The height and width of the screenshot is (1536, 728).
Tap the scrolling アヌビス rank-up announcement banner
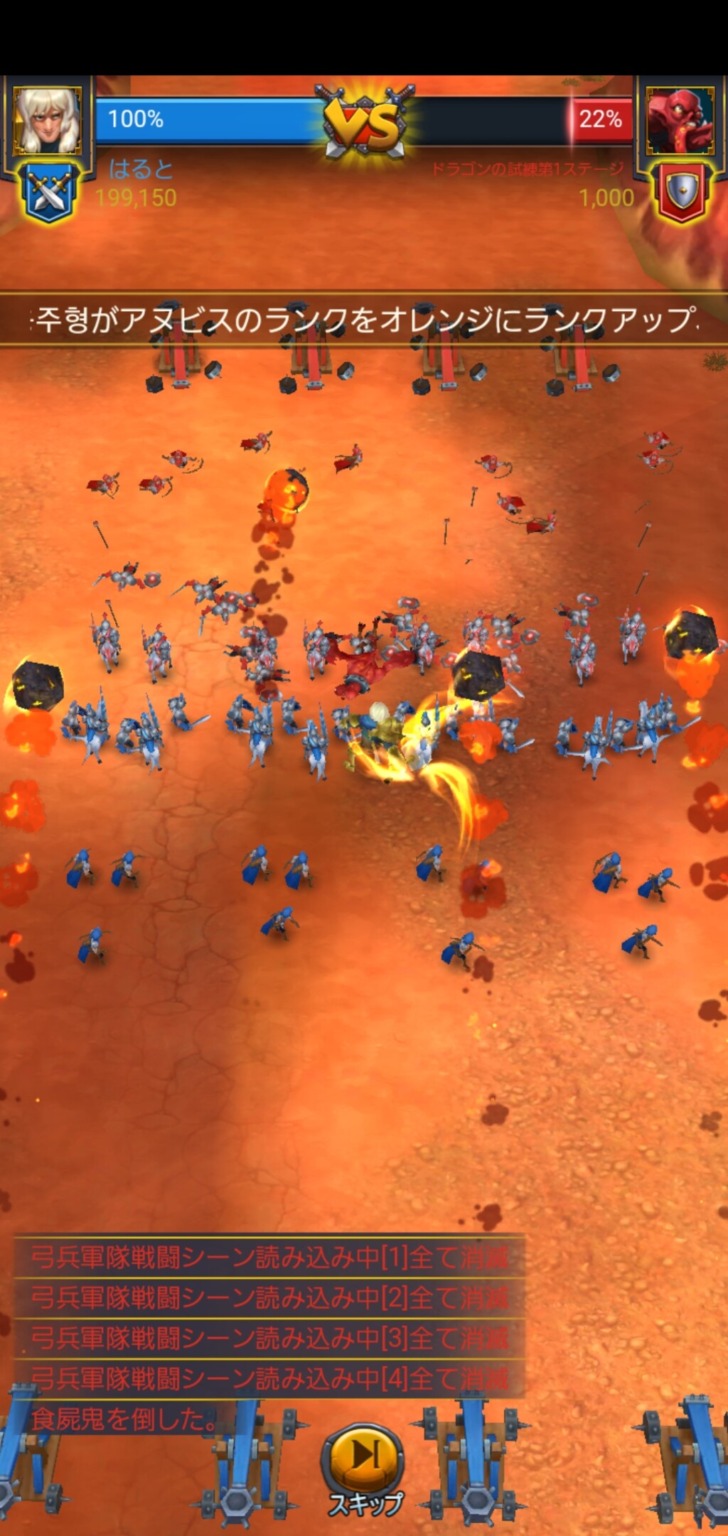[x=364, y=320]
